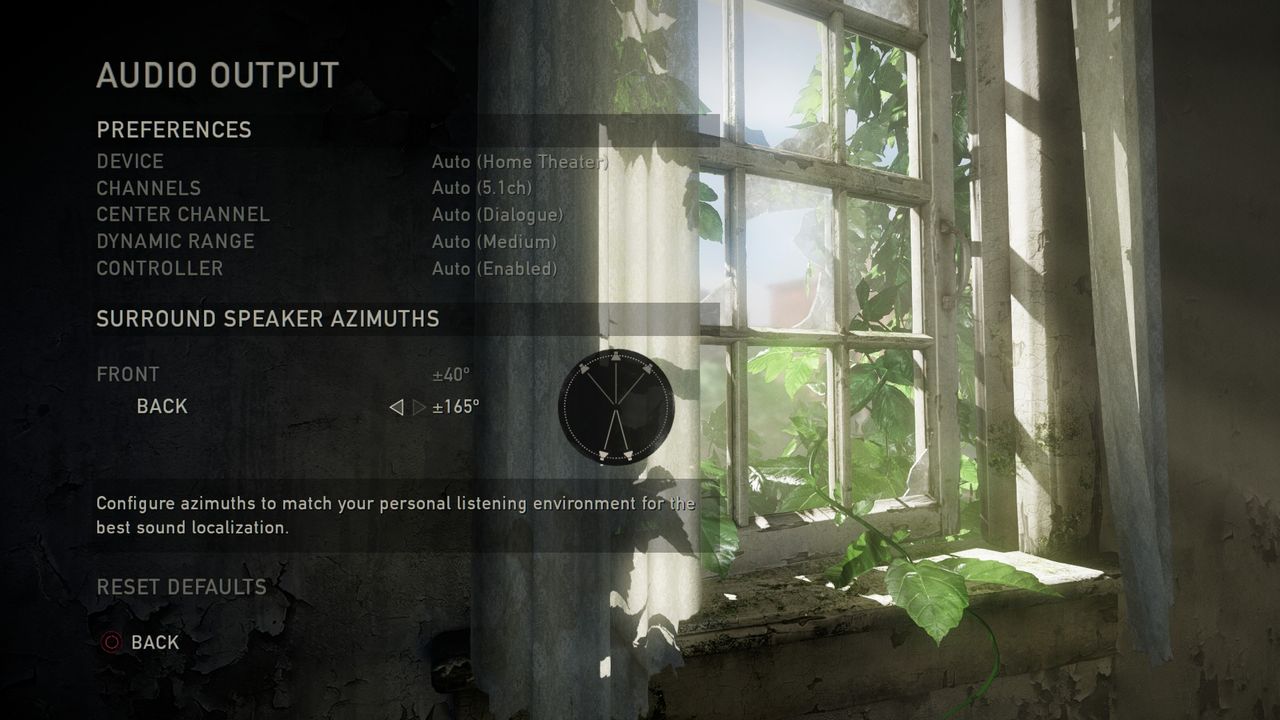Click the front-right speaker icon in the circular diagram

click(x=647, y=368)
